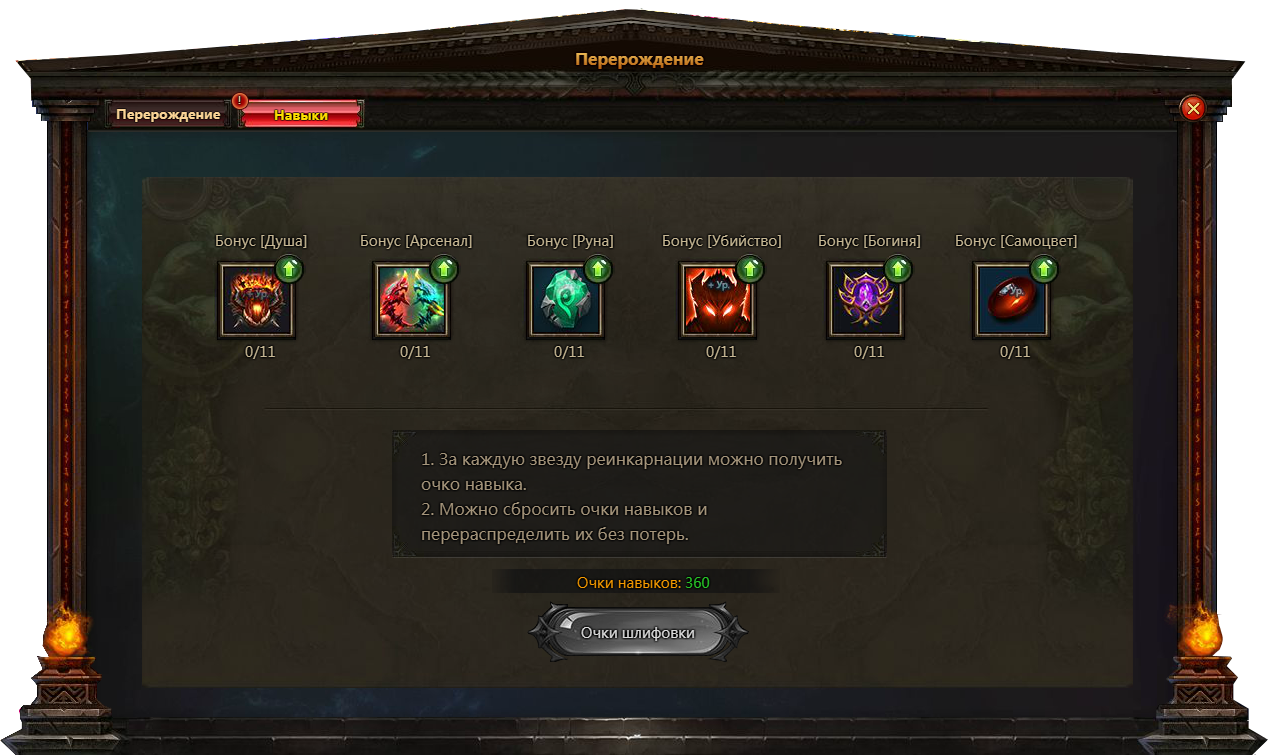Upgrade Убийство bonus with green arrow
This screenshot has width=1270, height=755.
tap(750, 269)
